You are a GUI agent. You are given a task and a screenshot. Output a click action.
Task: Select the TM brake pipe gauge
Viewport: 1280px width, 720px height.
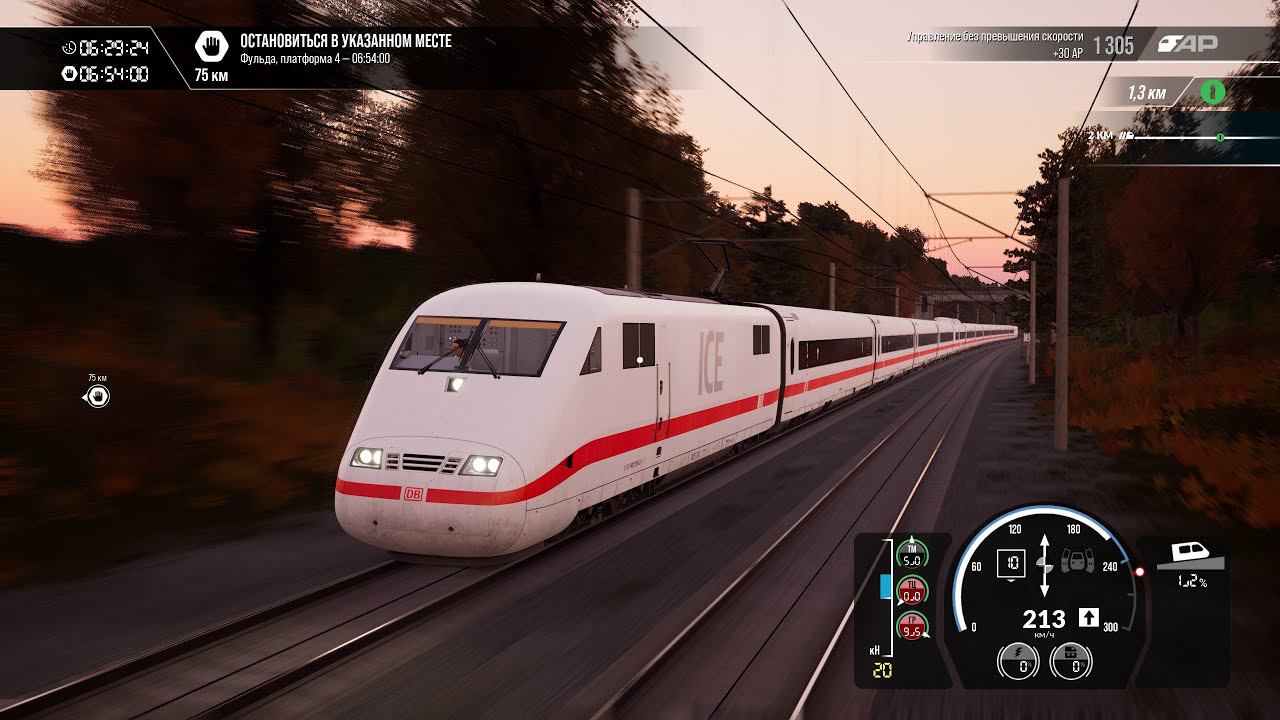coord(911,551)
